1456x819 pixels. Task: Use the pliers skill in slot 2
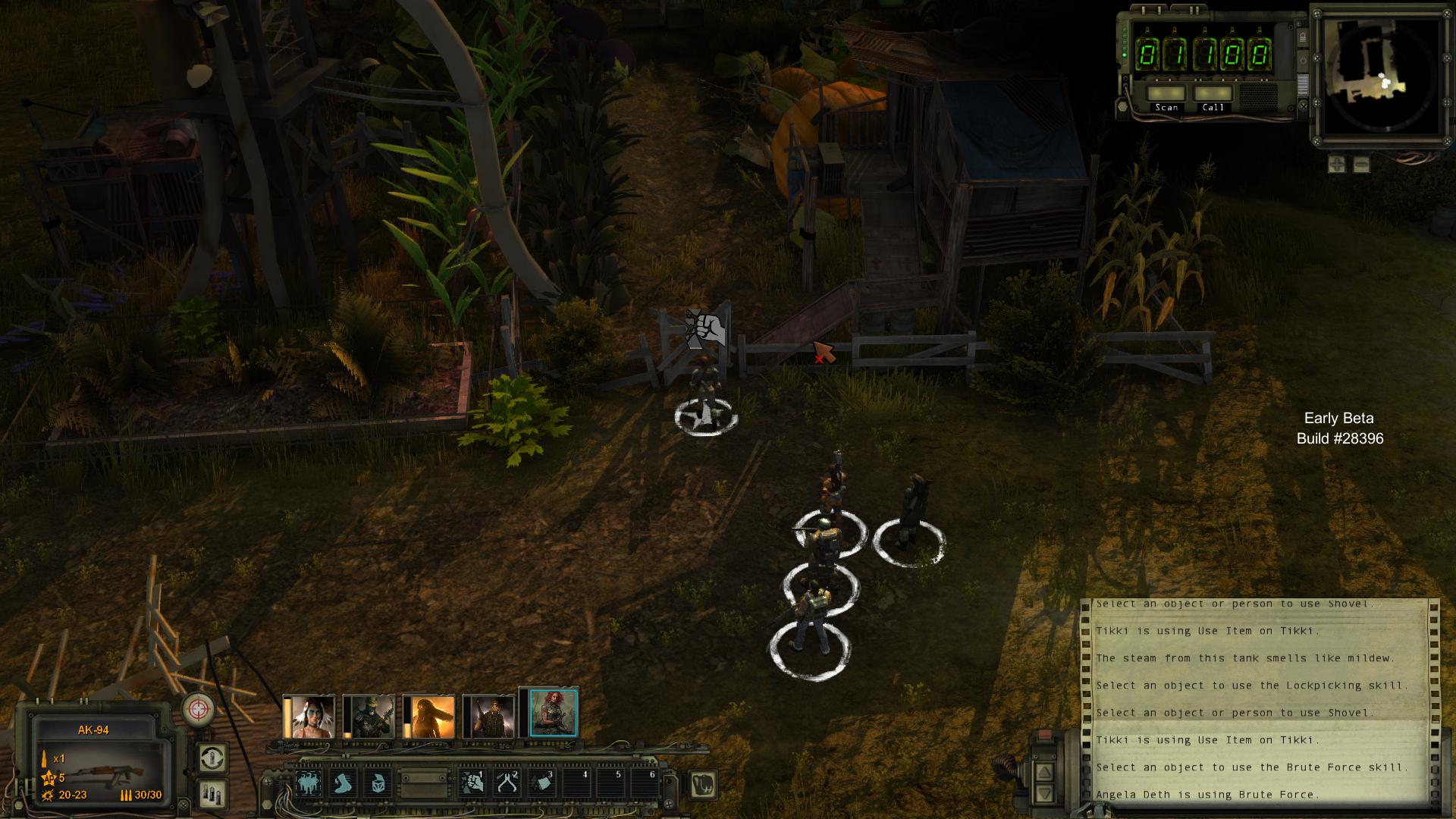tap(507, 783)
